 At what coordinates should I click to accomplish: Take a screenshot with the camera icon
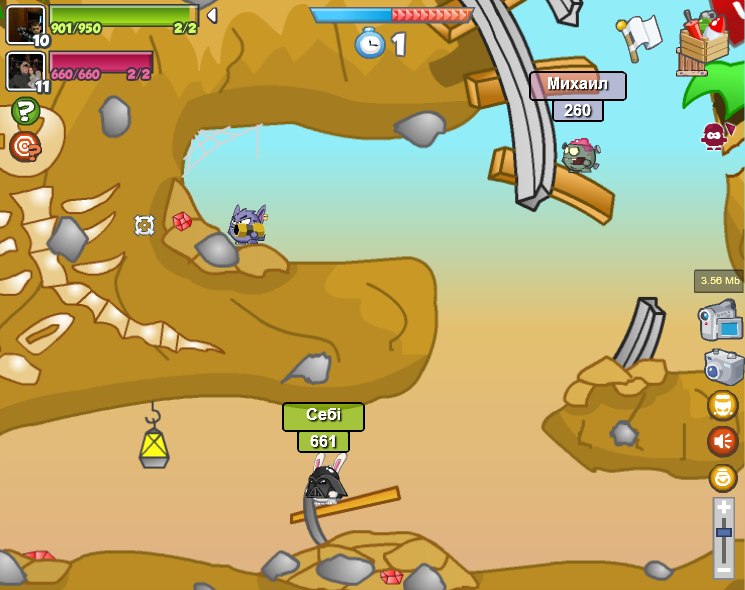pos(723,366)
